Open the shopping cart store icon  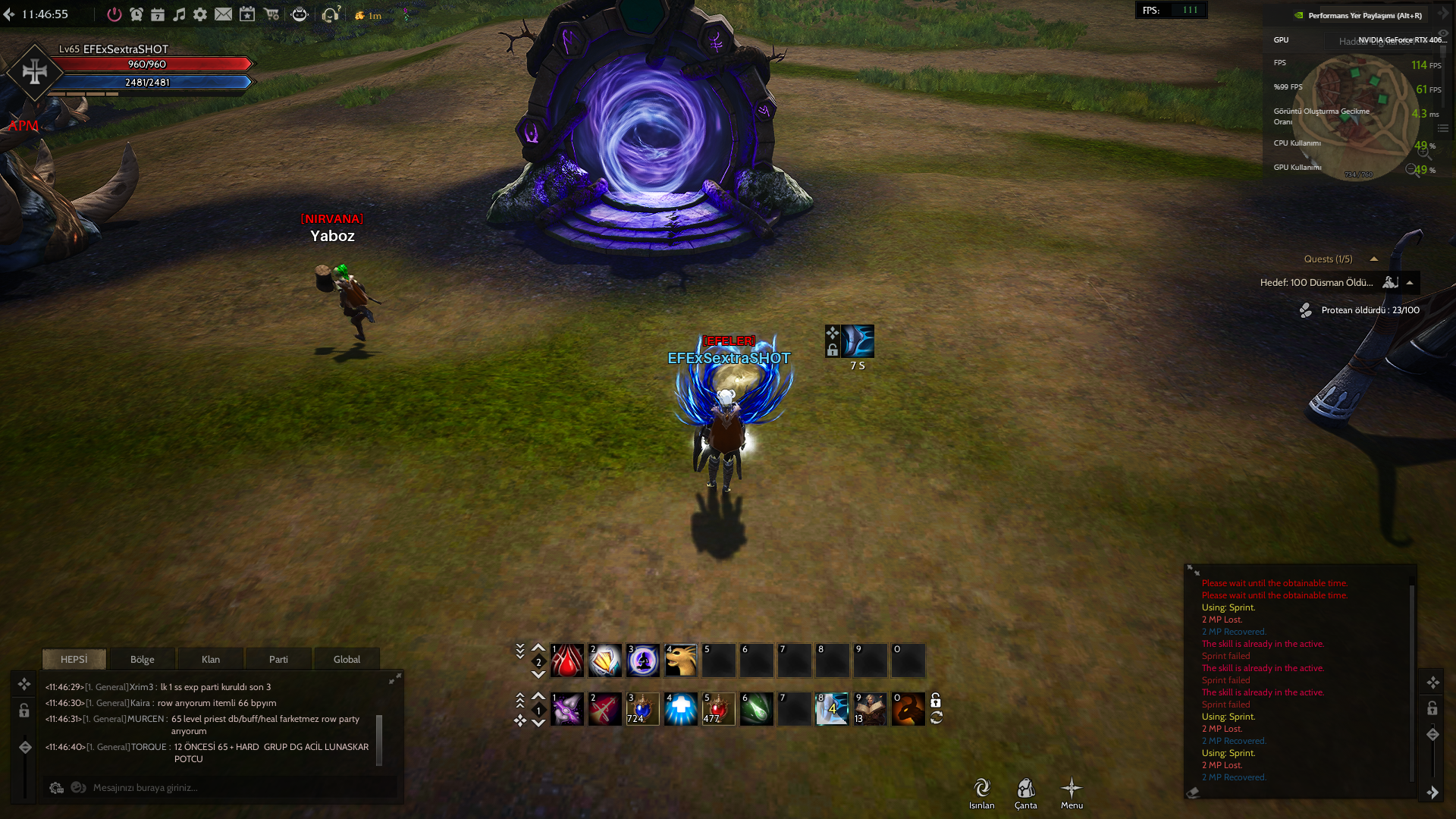(x=271, y=14)
